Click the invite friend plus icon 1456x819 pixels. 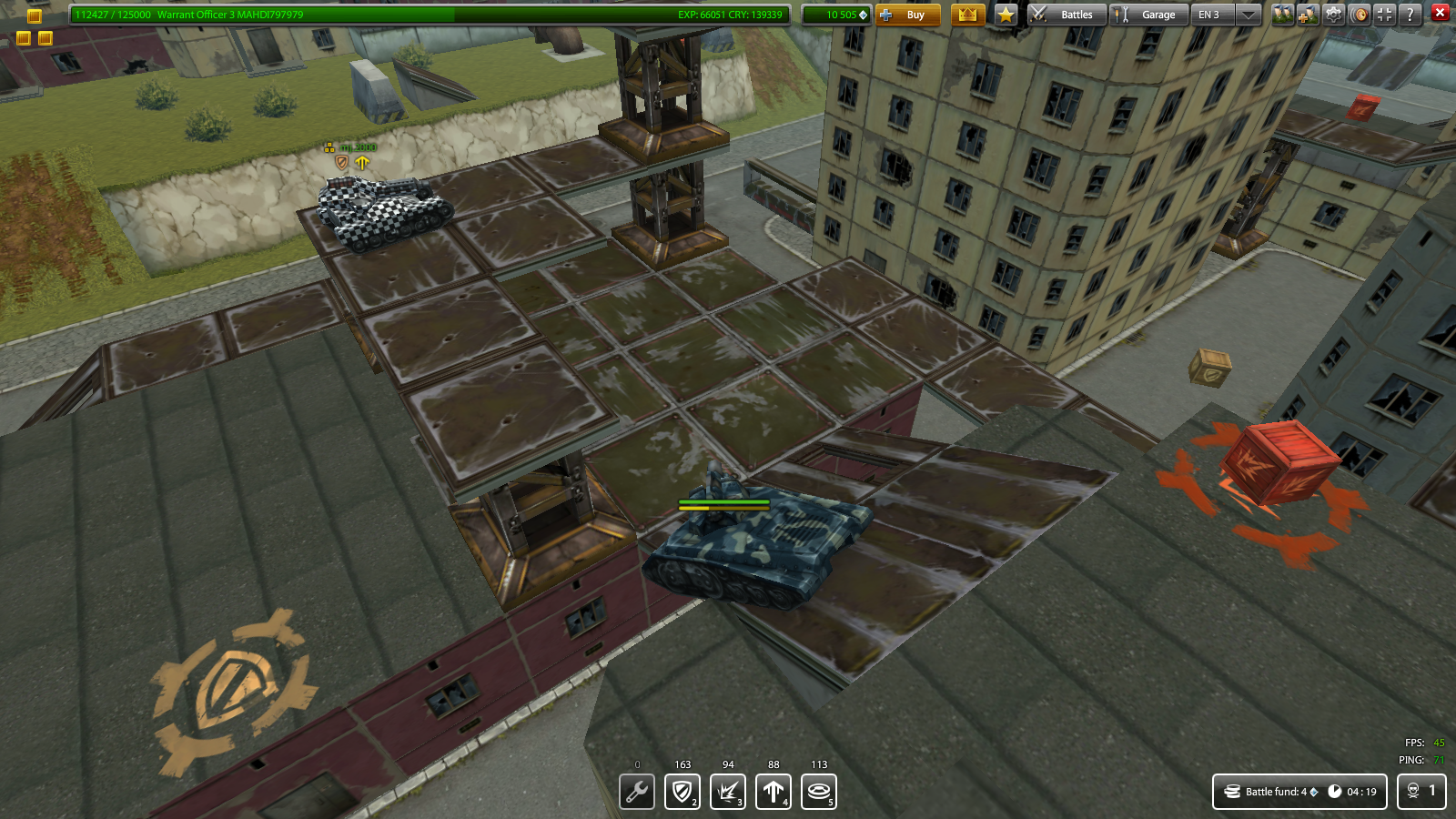[x=1308, y=15]
